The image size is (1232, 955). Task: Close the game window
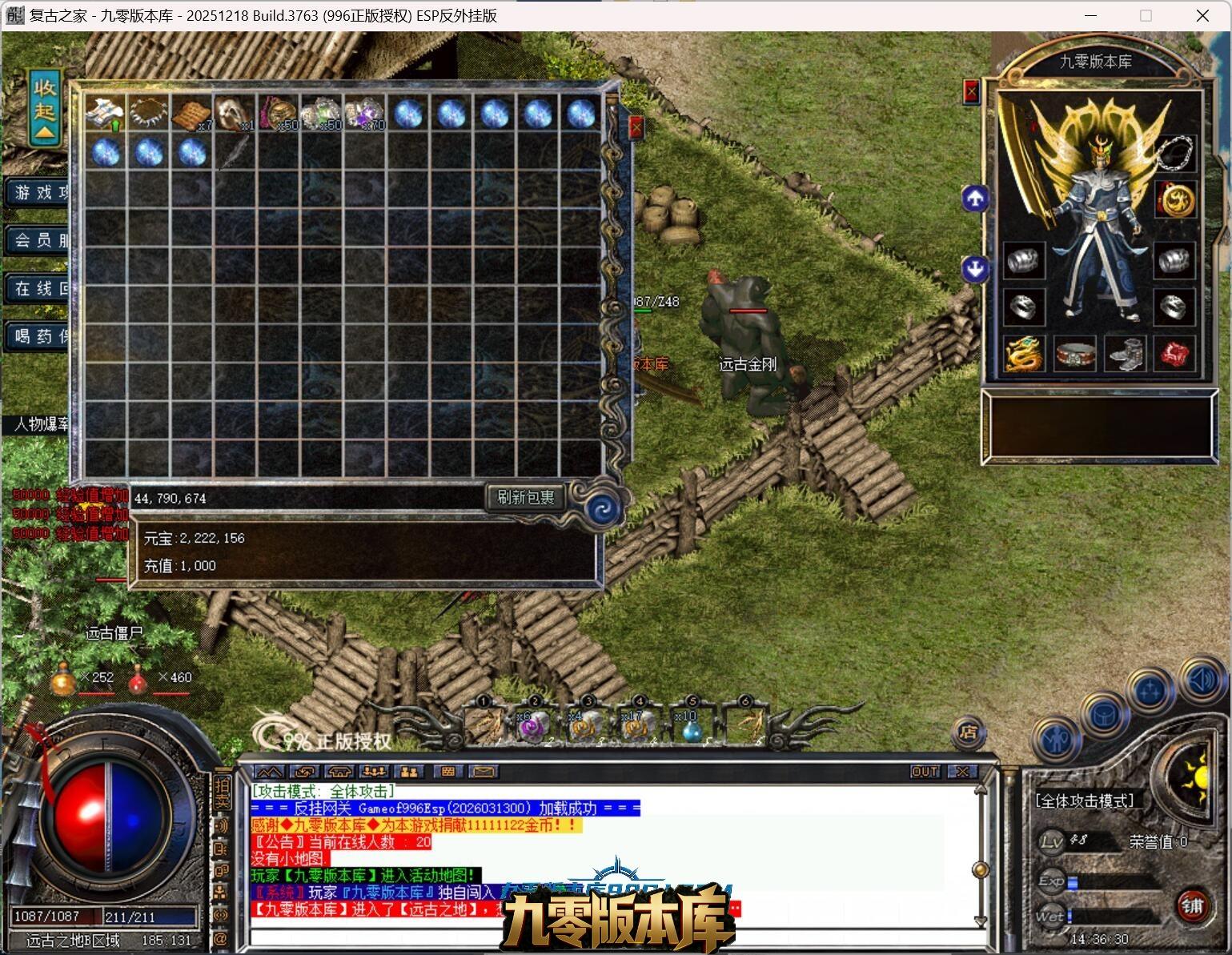[x=1202, y=15]
